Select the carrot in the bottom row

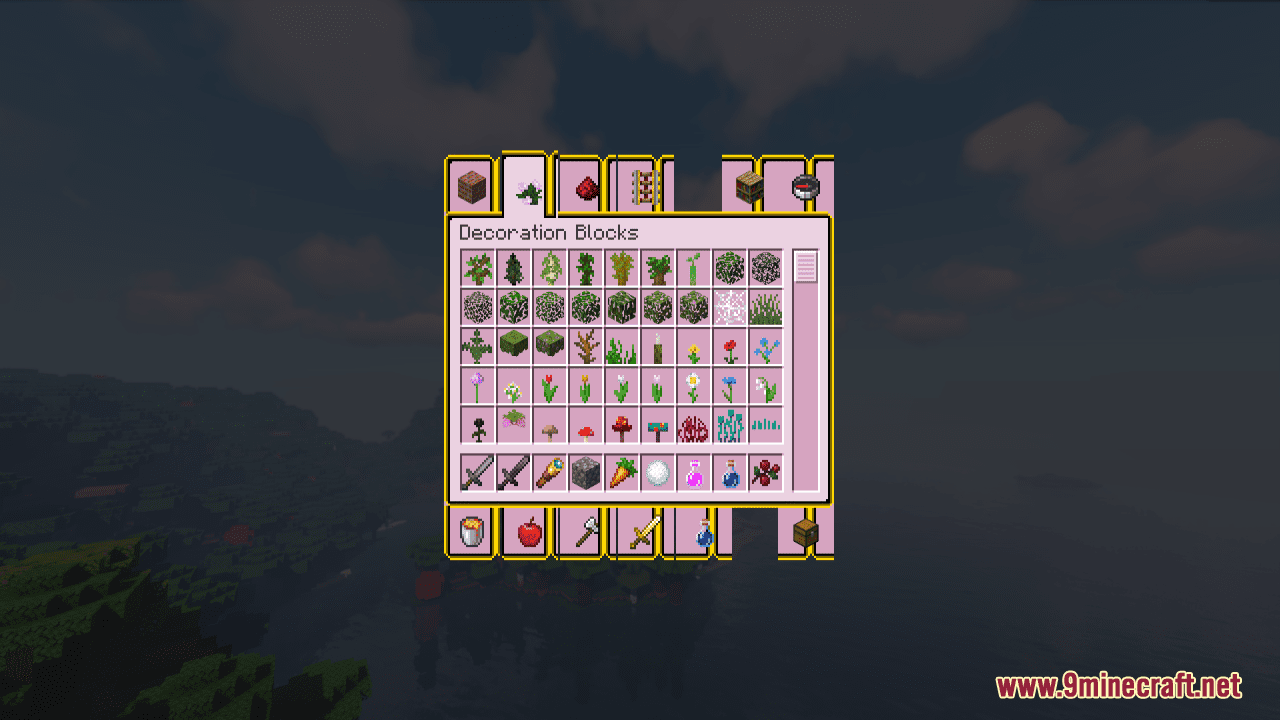pos(620,472)
